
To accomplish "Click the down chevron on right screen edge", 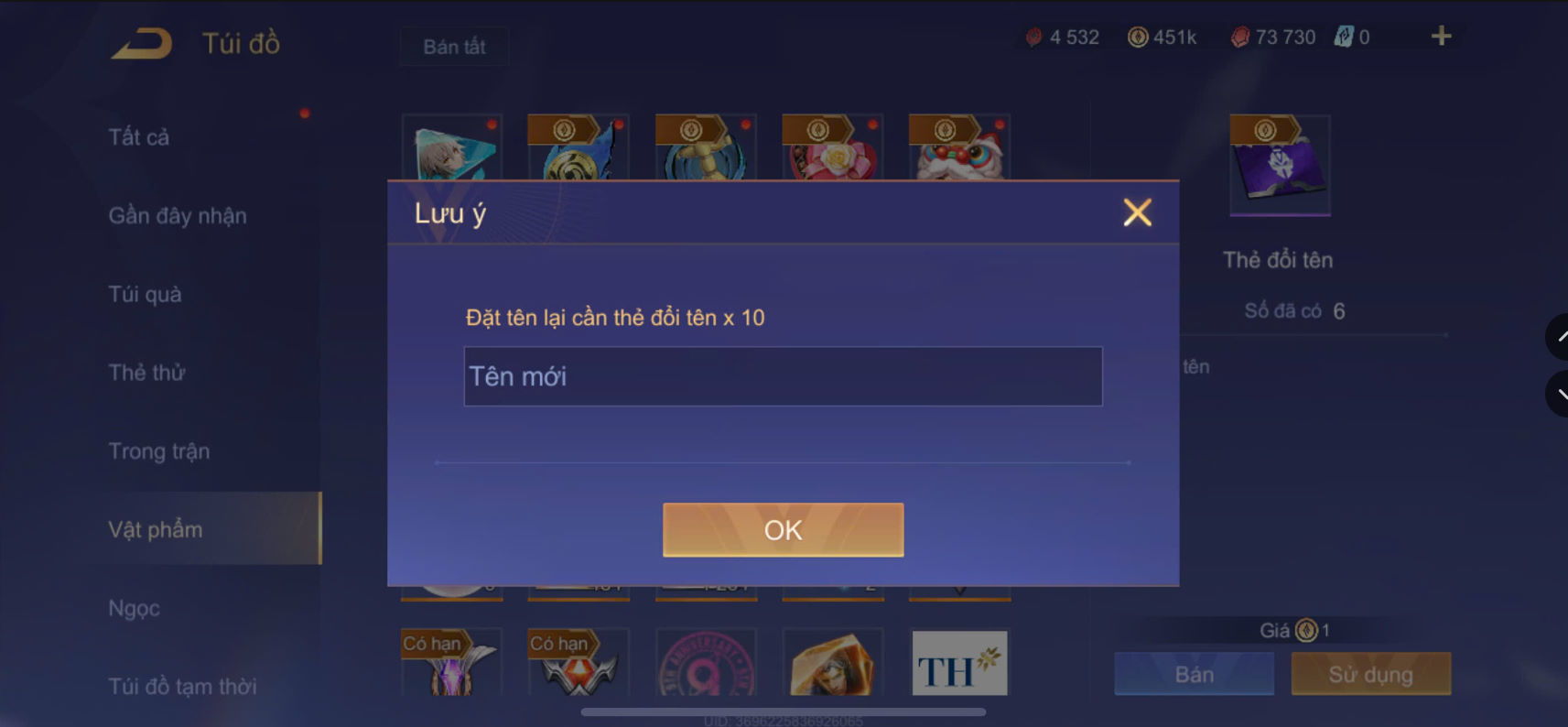I will (x=1559, y=394).
